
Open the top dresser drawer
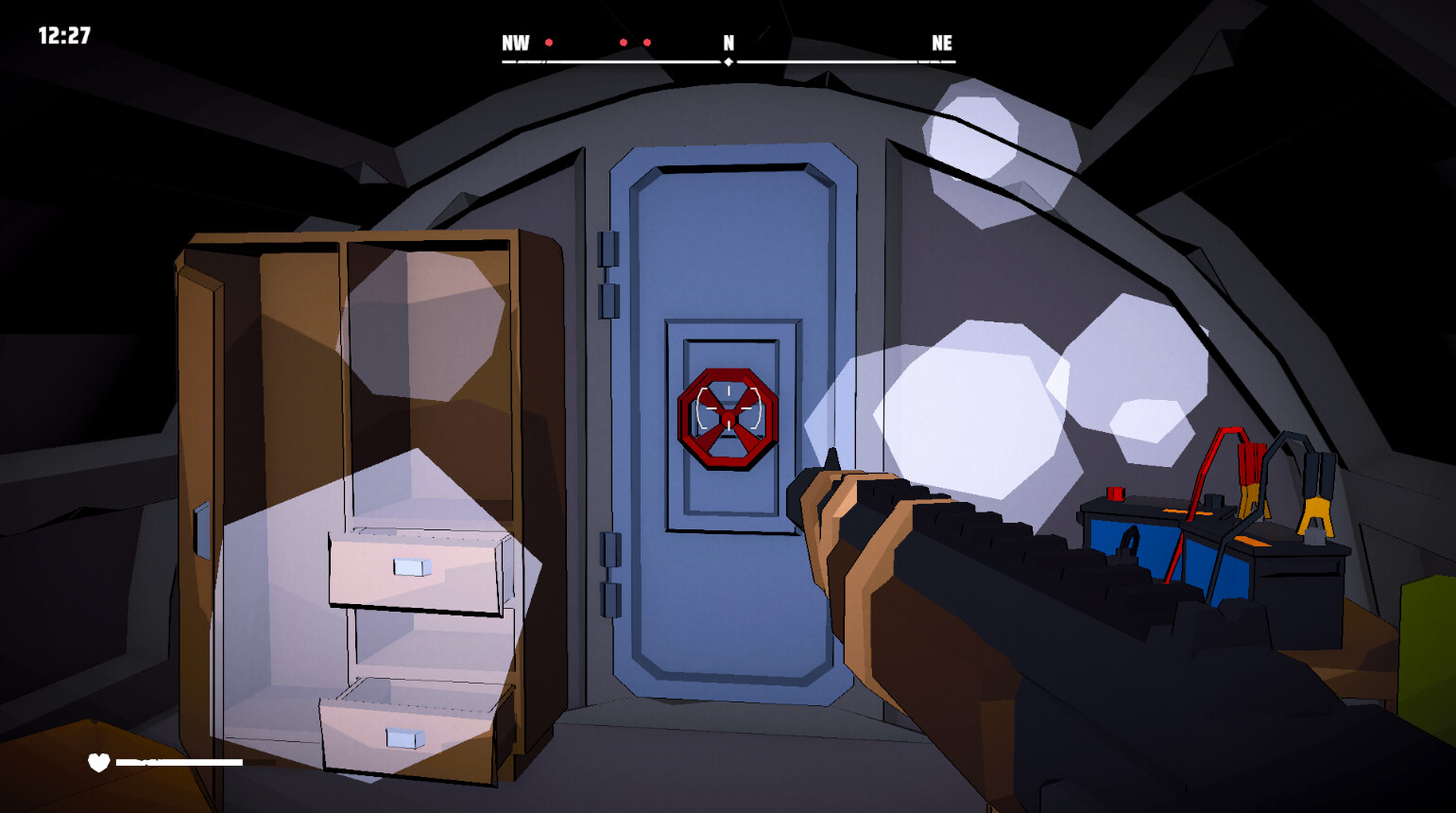tap(411, 567)
